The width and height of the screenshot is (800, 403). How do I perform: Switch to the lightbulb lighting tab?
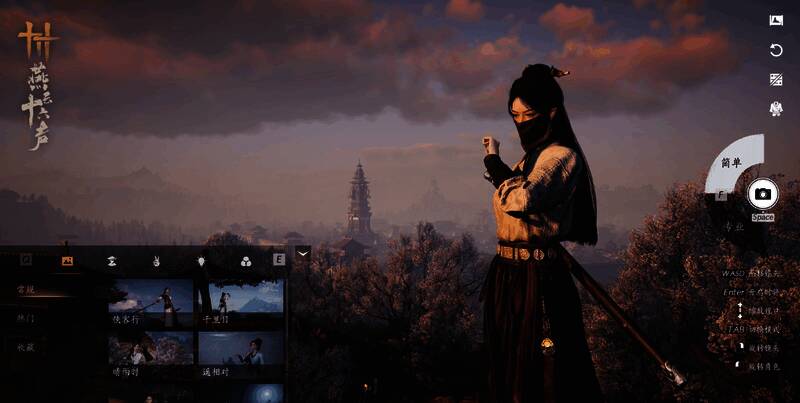[x=200, y=260]
